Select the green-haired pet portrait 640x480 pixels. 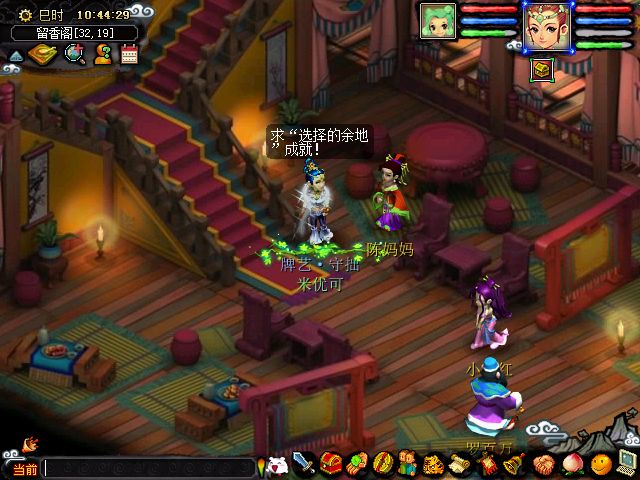point(438,20)
